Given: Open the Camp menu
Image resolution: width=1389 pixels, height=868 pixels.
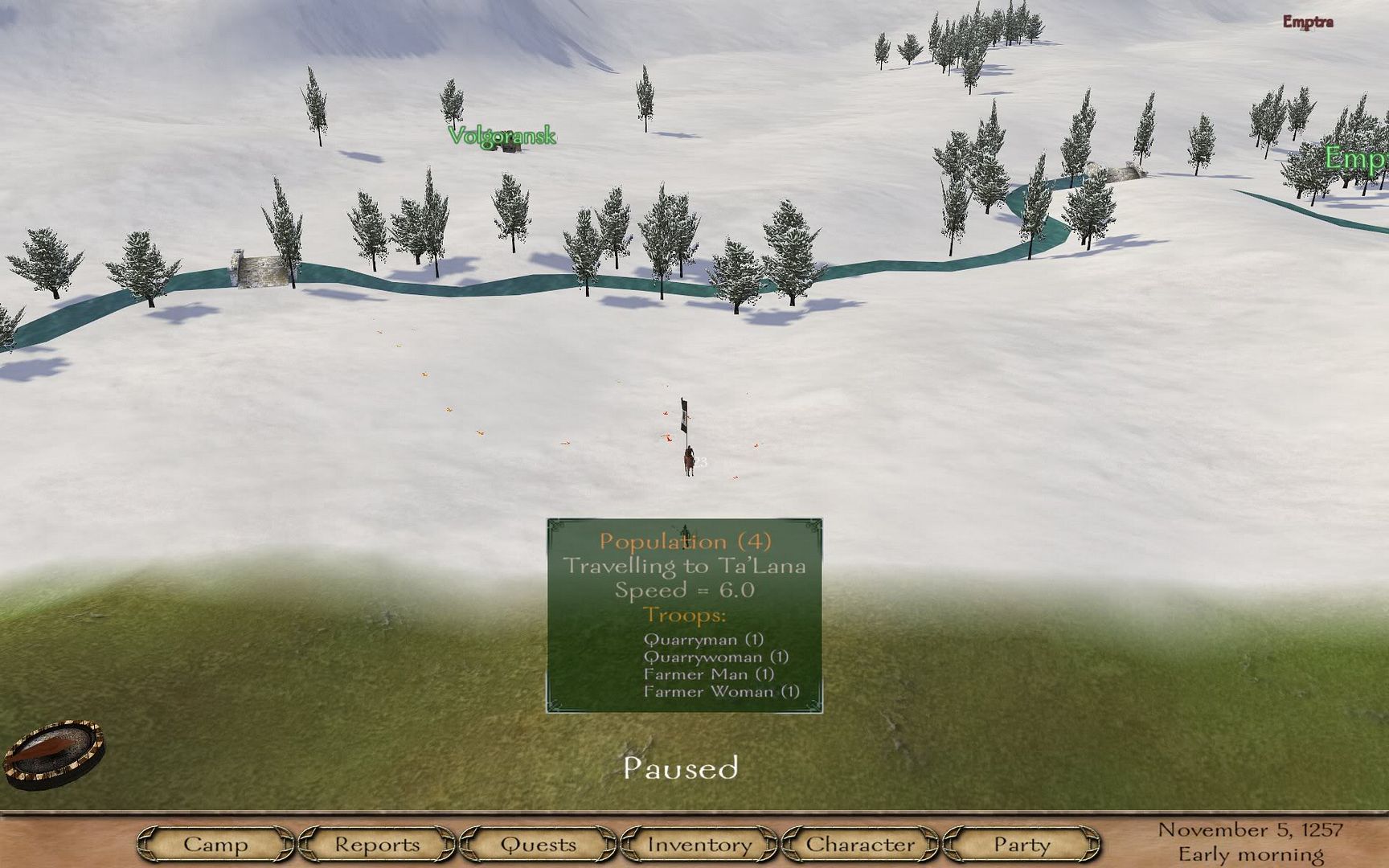Looking at the screenshot, I should pos(215,845).
